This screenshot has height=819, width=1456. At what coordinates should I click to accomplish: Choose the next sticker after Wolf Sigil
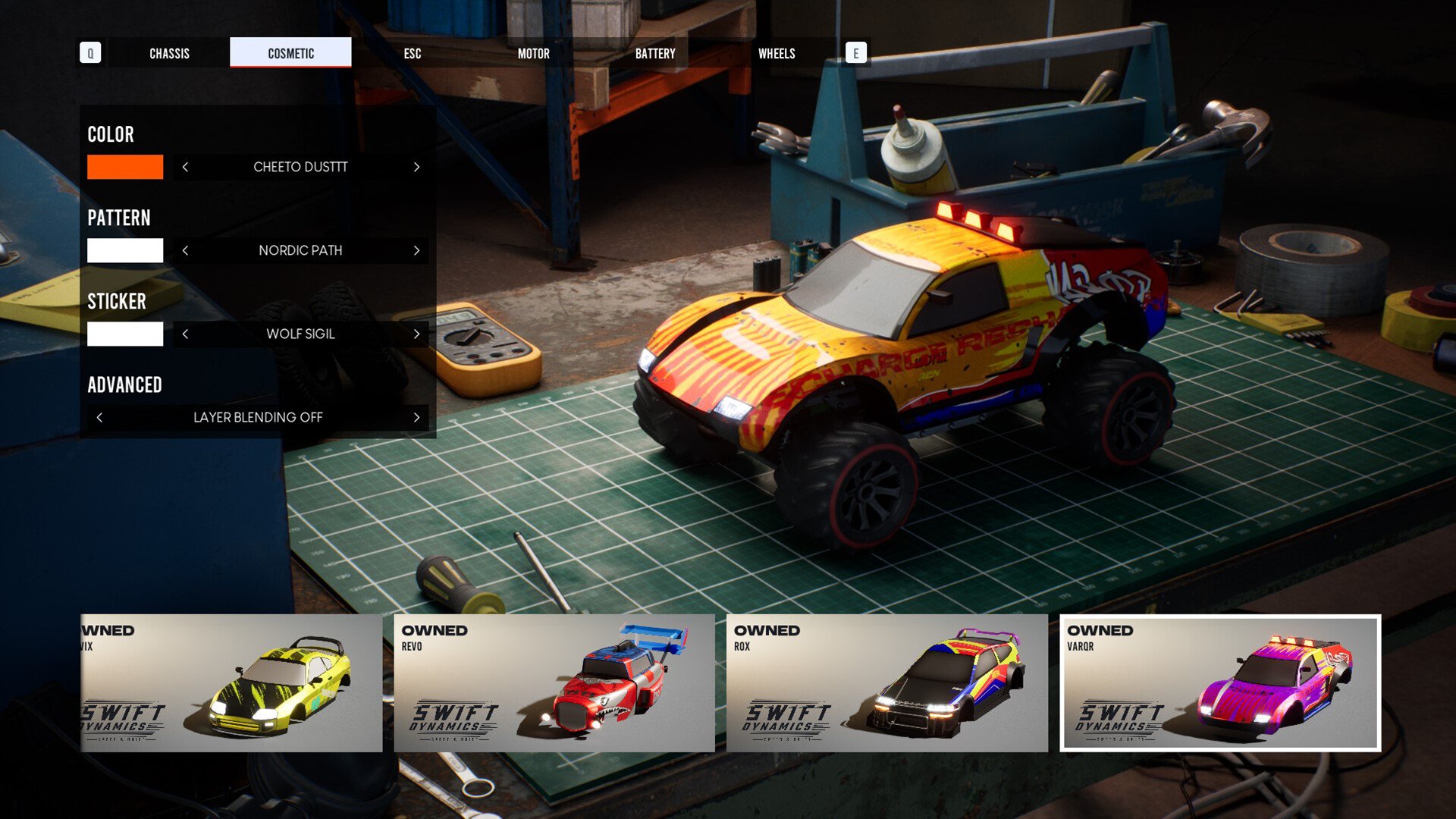tap(416, 334)
